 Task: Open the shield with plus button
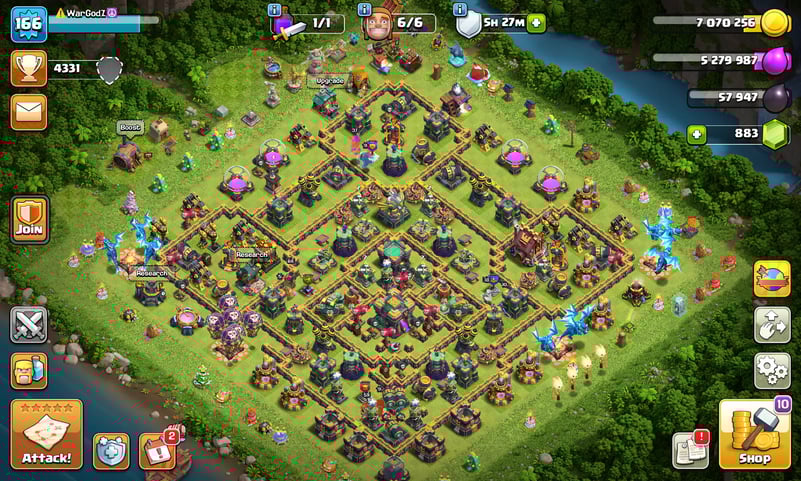click(x=110, y=451)
